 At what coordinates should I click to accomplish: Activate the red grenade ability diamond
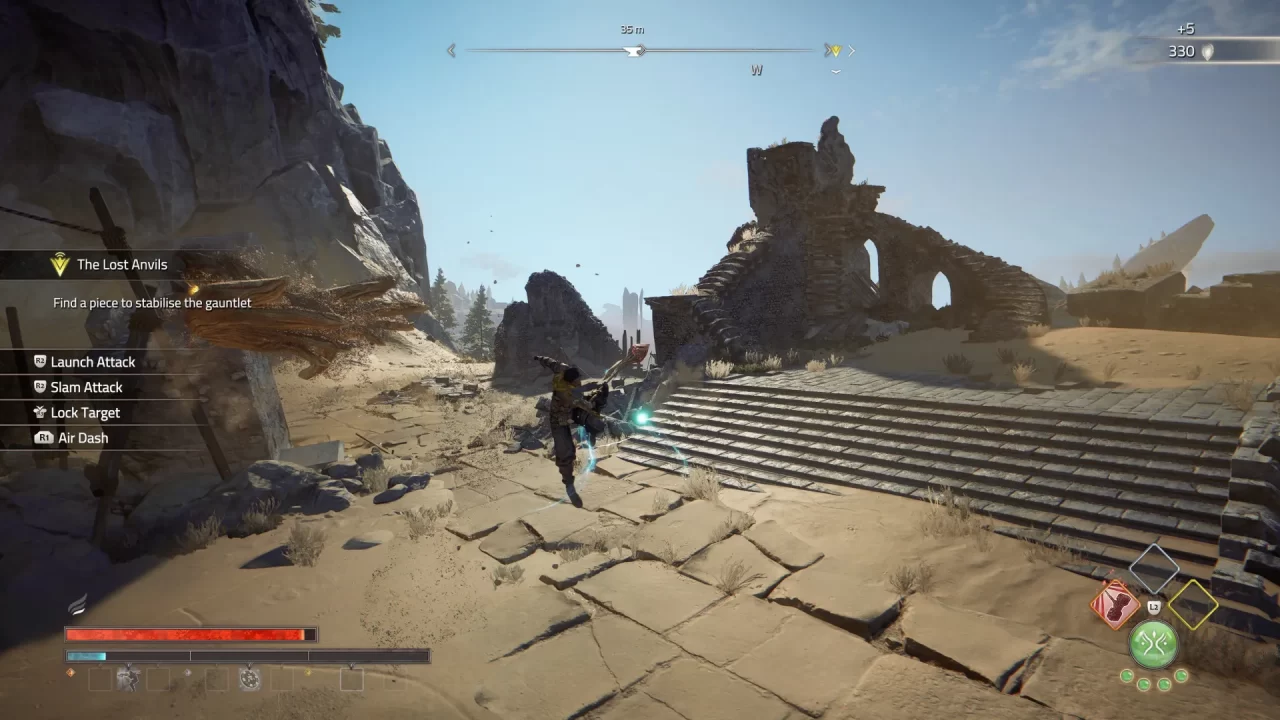click(1115, 604)
